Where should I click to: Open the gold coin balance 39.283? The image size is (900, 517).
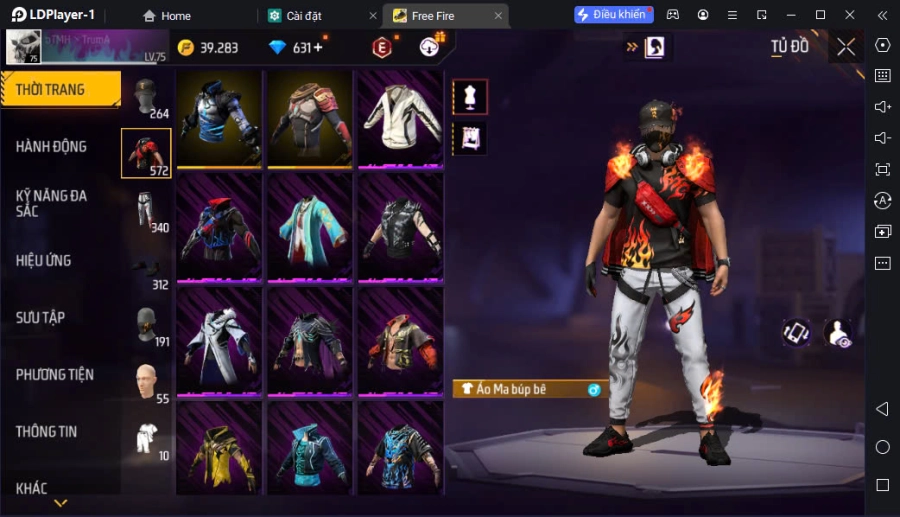(208, 48)
